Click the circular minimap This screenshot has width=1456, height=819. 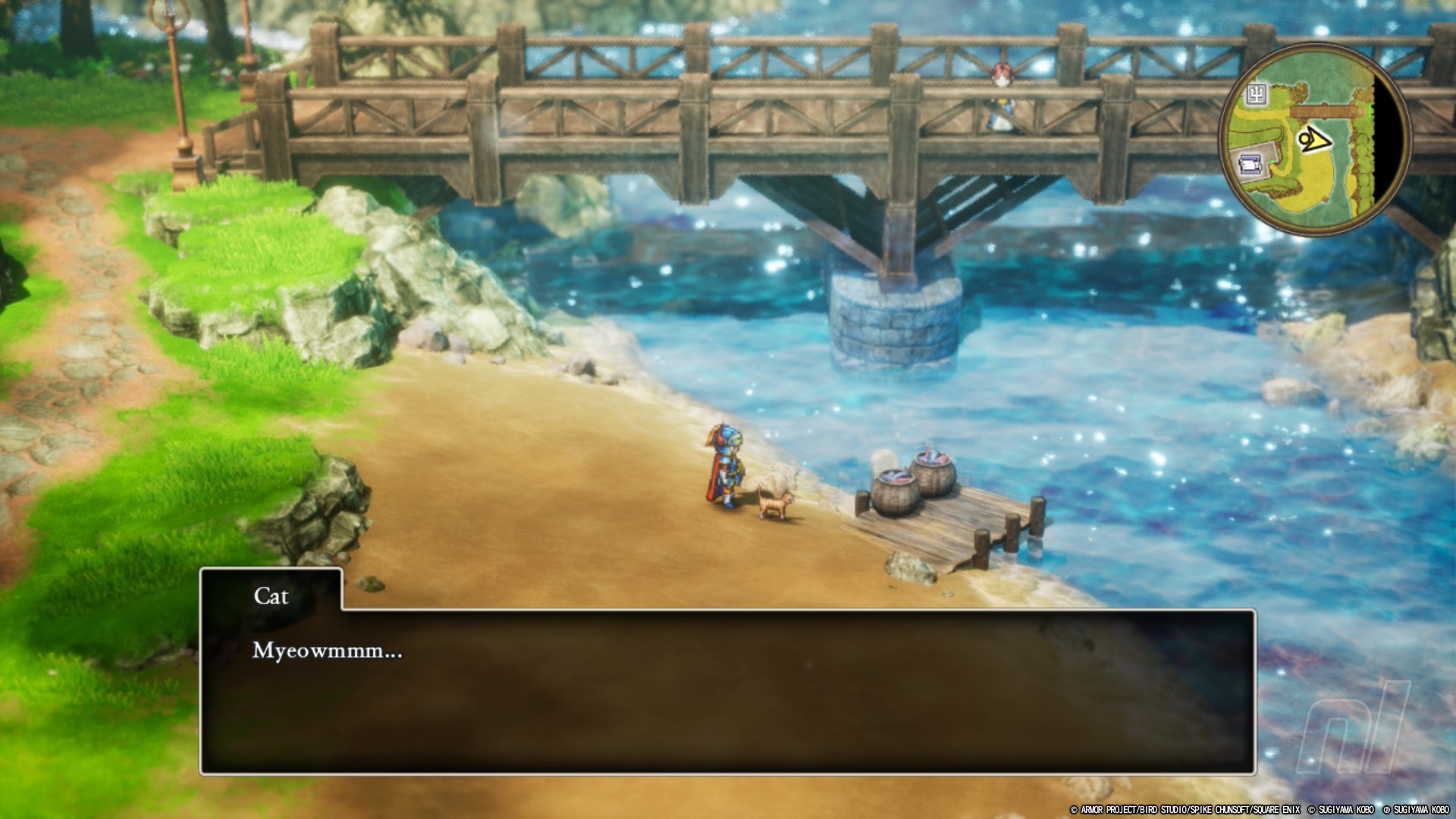click(x=1315, y=140)
